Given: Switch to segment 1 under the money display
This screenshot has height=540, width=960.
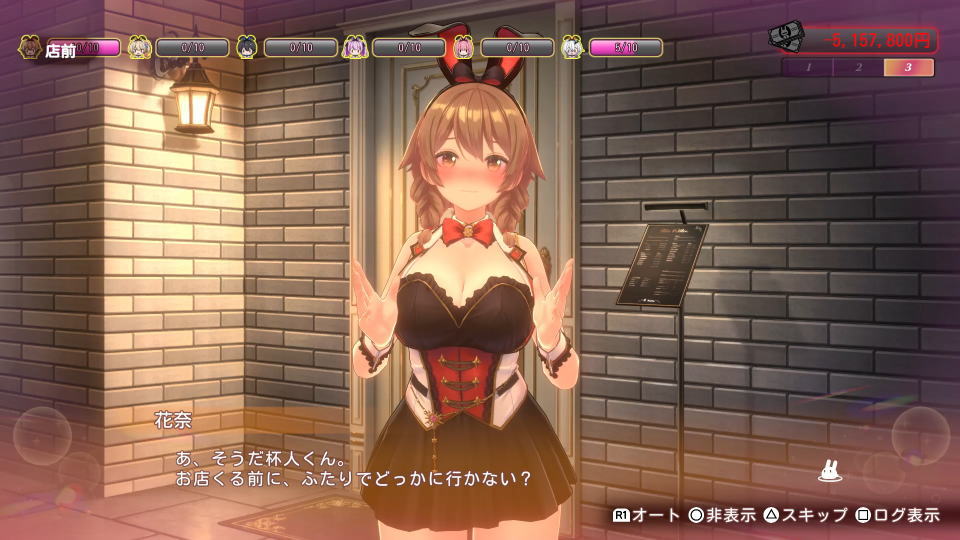Looking at the screenshot, I should click(808, 68).
